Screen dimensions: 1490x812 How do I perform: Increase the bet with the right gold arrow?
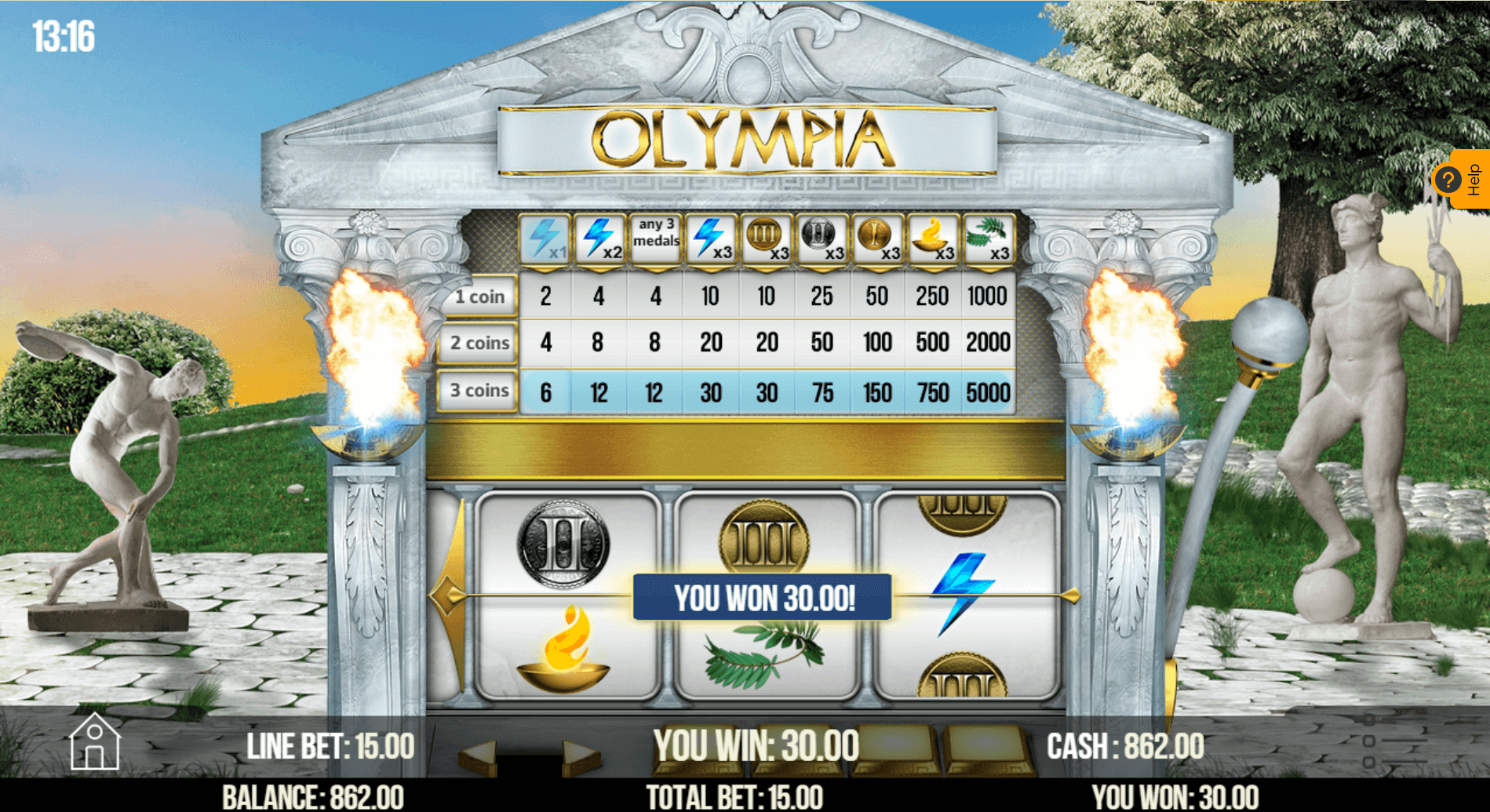point(581,756)
